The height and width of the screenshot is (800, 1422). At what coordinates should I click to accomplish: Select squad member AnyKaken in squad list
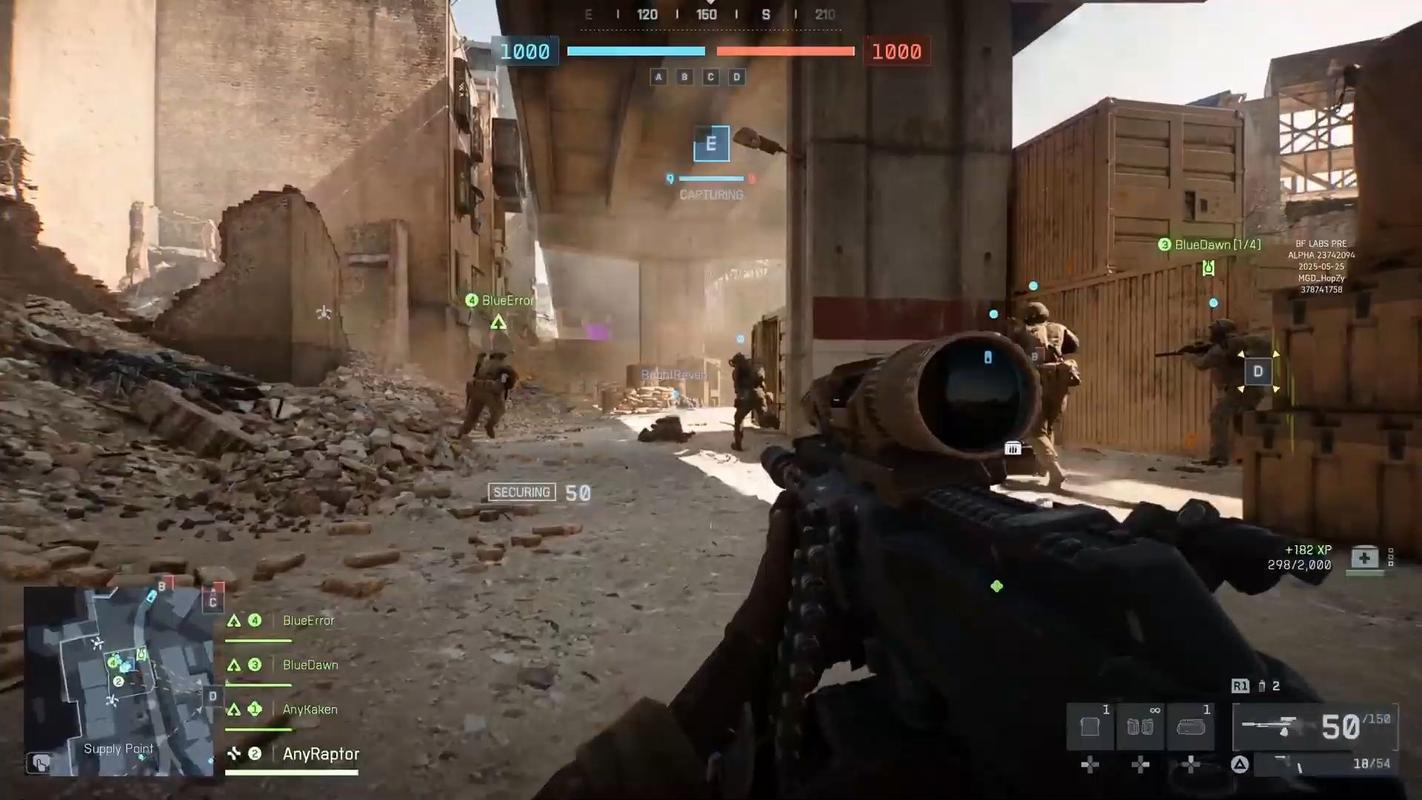click(309, 710)
